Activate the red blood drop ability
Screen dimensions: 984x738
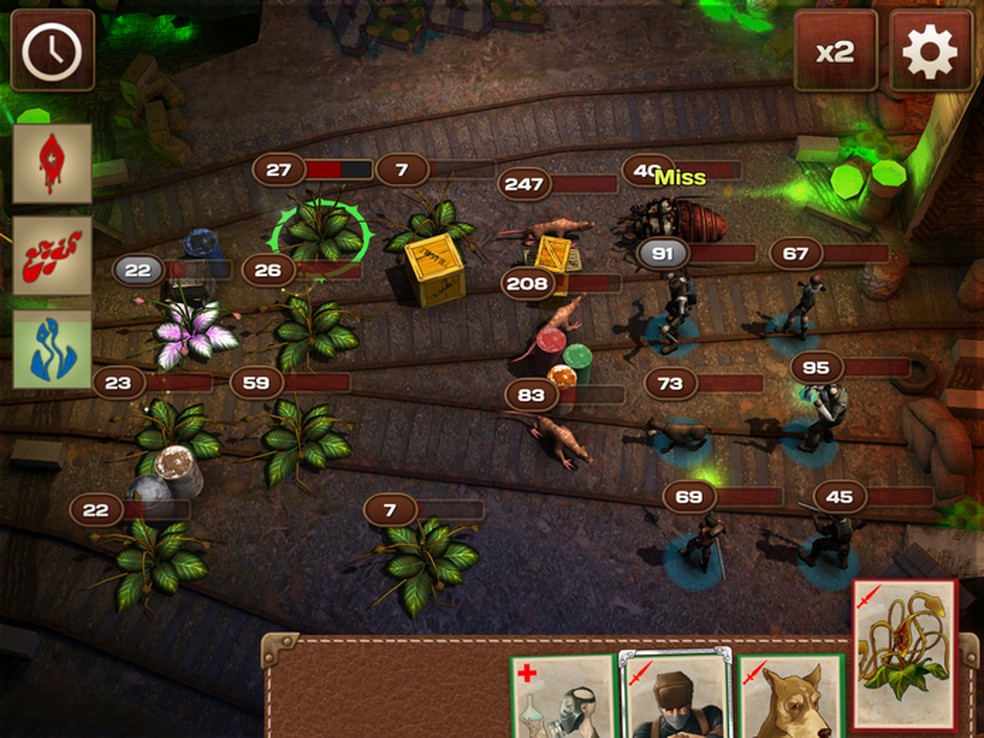[52, 163]
